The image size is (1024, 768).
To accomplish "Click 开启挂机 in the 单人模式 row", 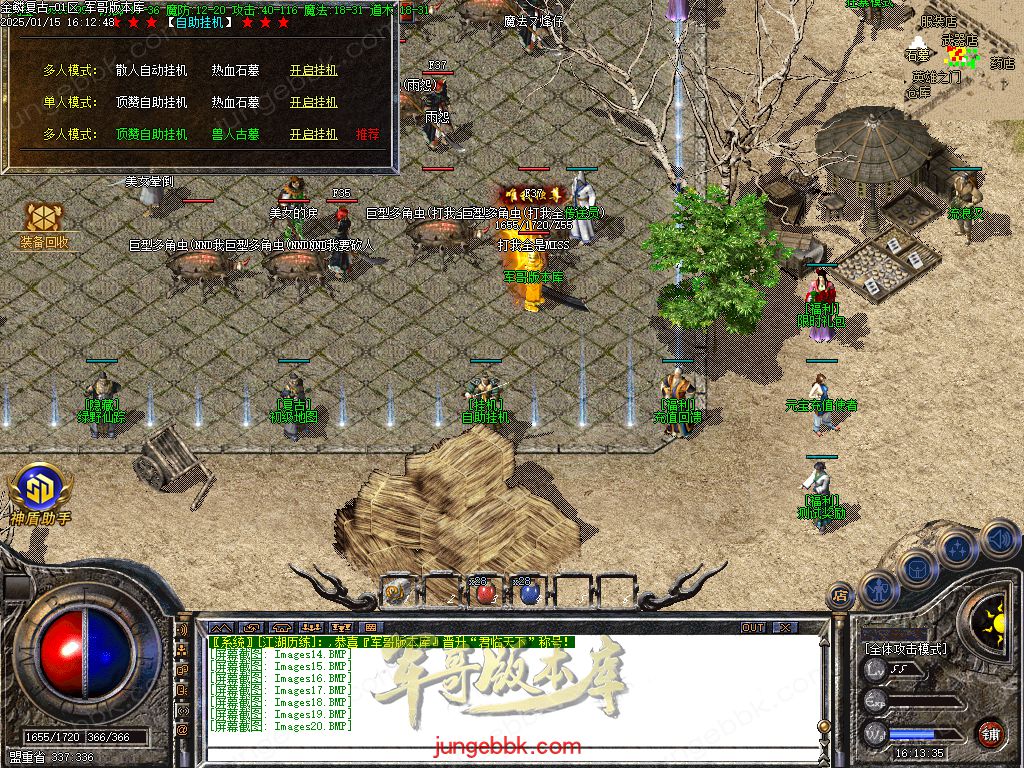I will pyautogui.click(x=313, y=102).
